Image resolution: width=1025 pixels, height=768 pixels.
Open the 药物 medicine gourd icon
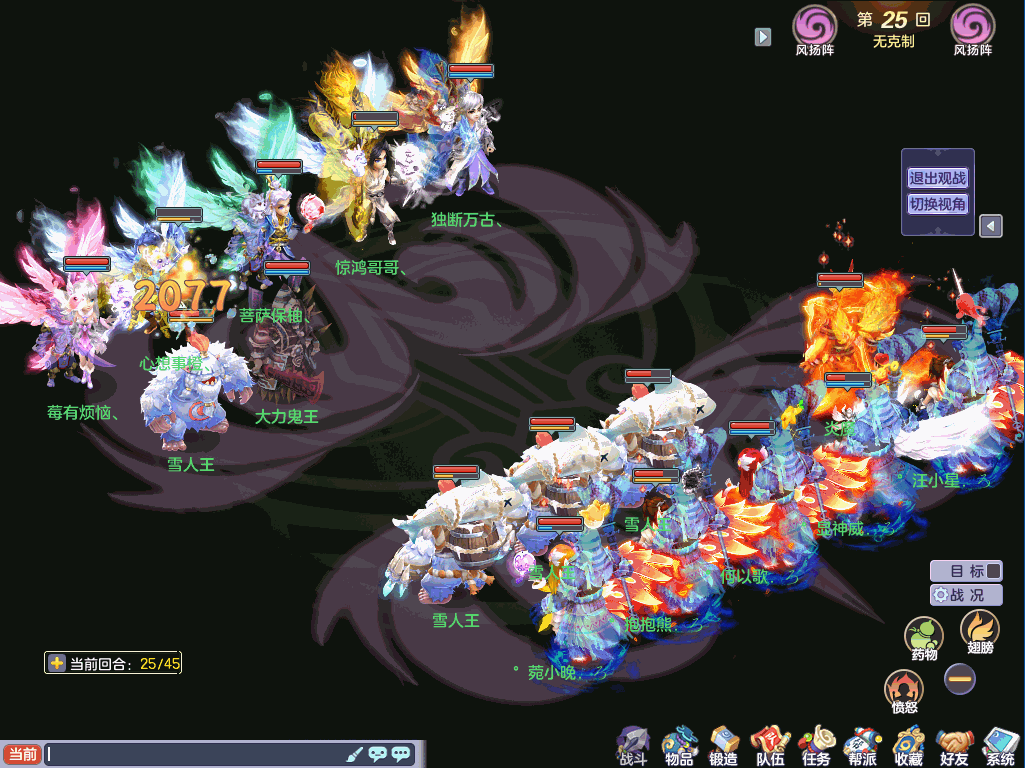tap(924, 638)
